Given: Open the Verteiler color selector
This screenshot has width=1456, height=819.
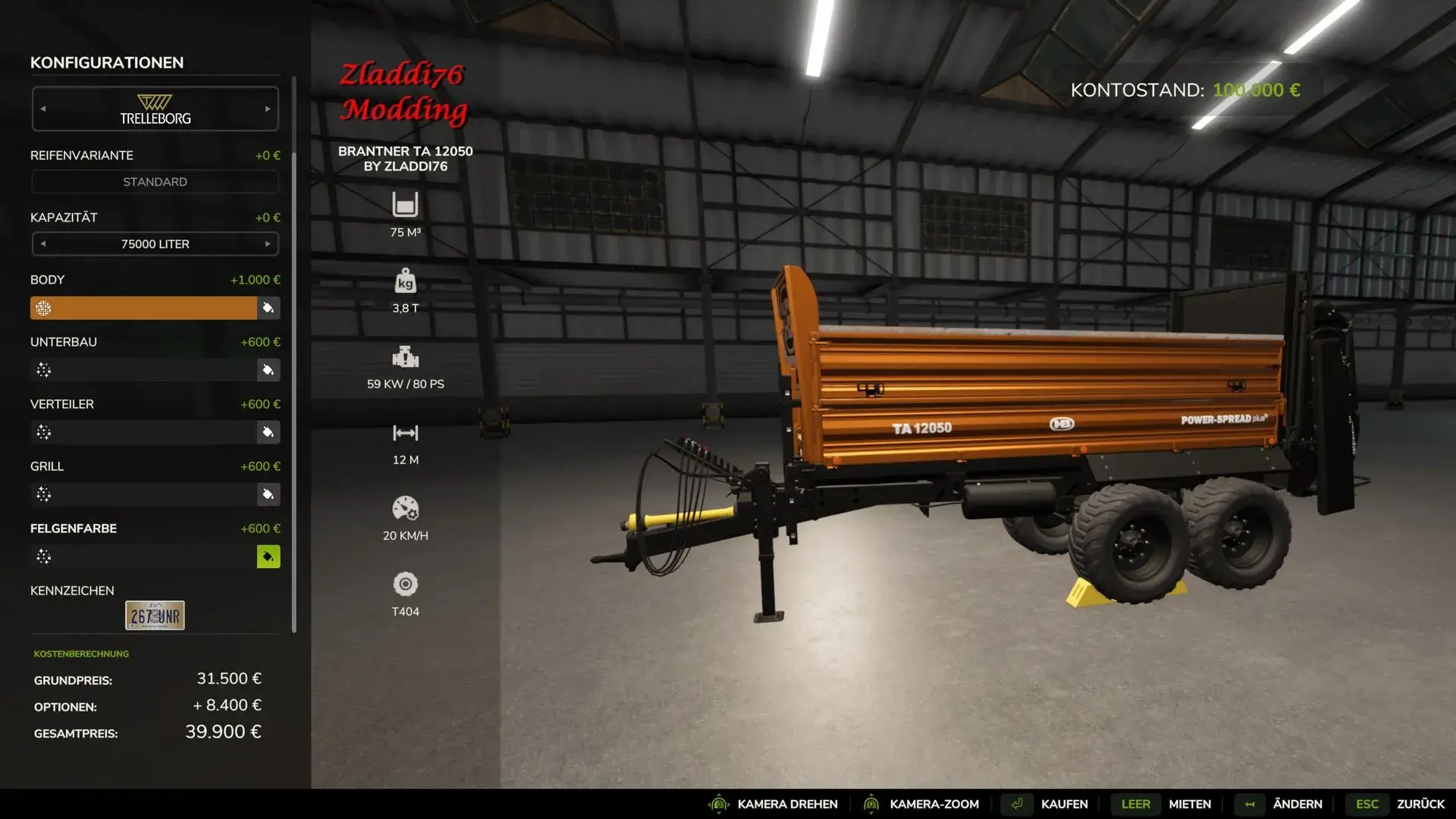Looking at the screenshot, I should tap(268, 432).
